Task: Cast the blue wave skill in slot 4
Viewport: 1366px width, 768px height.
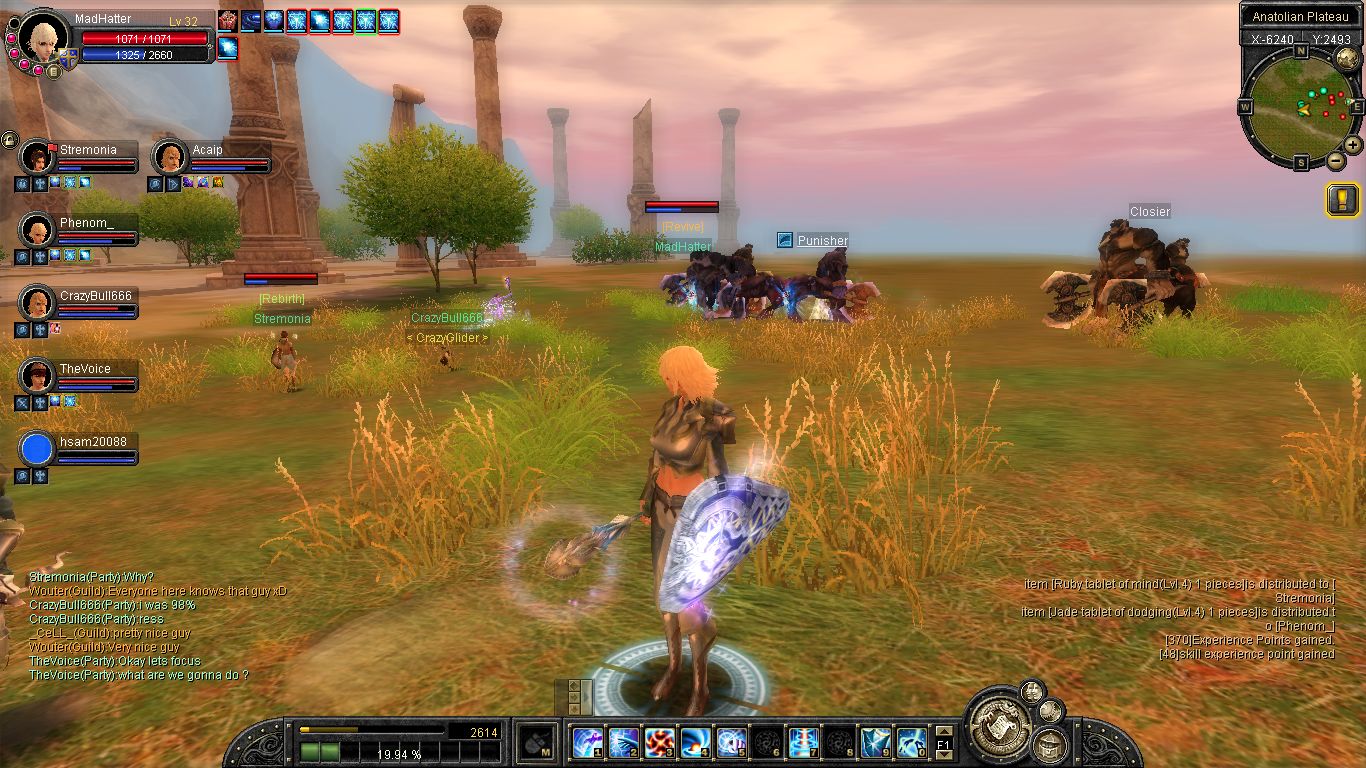Action: pyautogui.click(x=695, y=742)
